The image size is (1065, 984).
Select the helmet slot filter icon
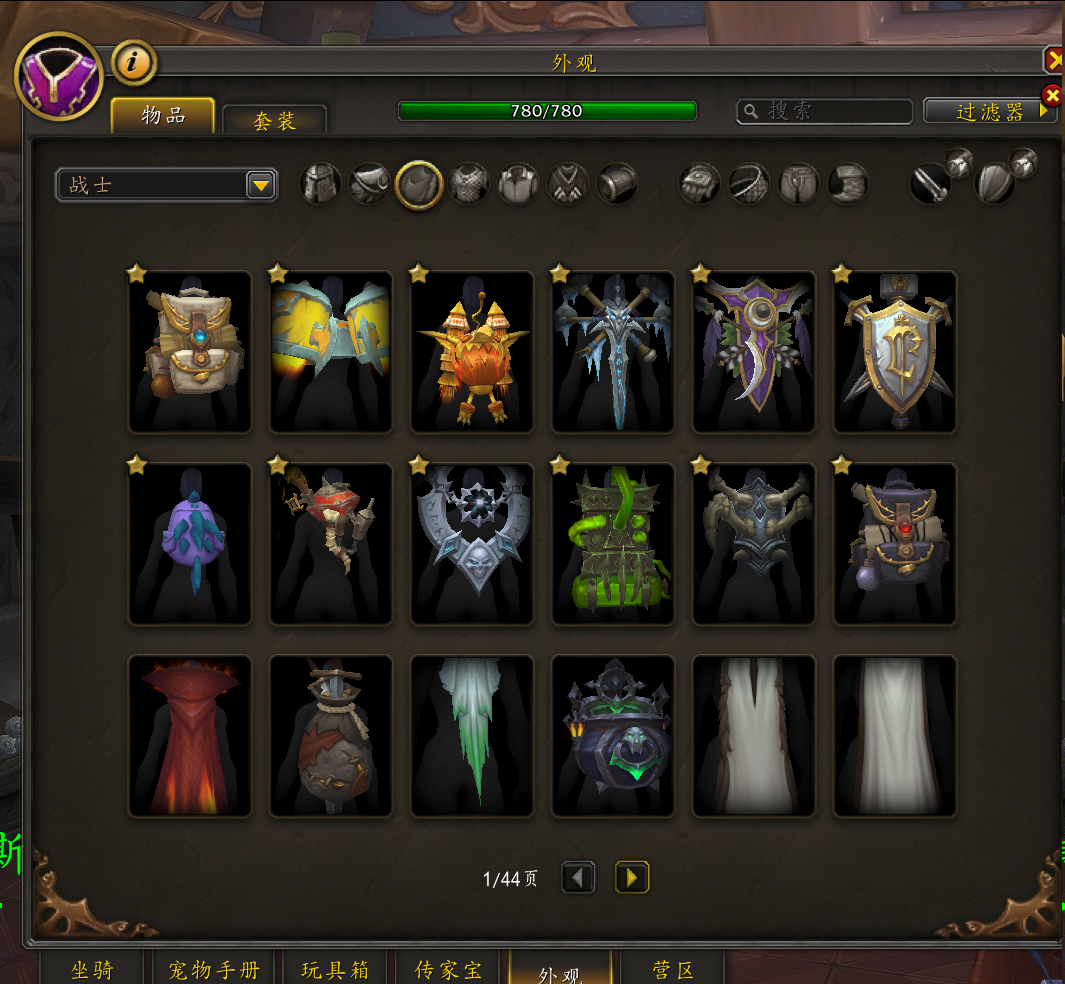(321, 184)
